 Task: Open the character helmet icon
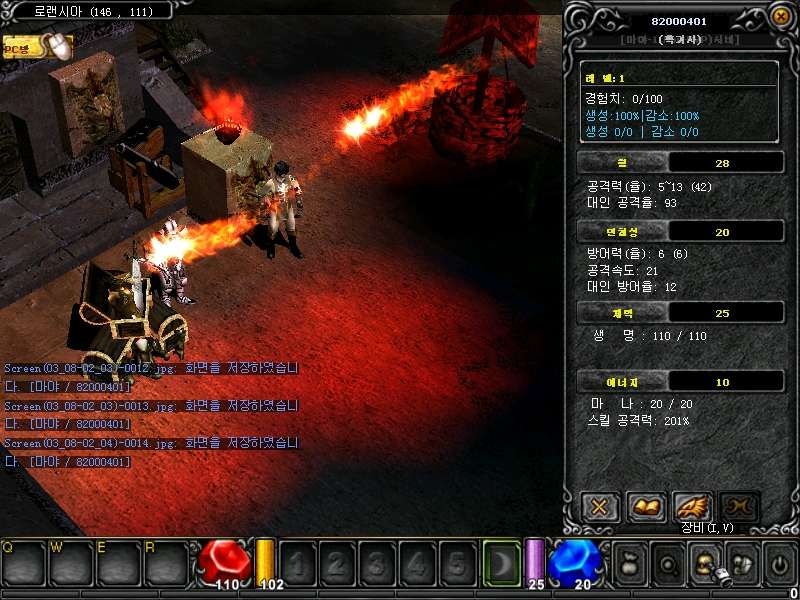pyautogui.click(x=704, y=564)
